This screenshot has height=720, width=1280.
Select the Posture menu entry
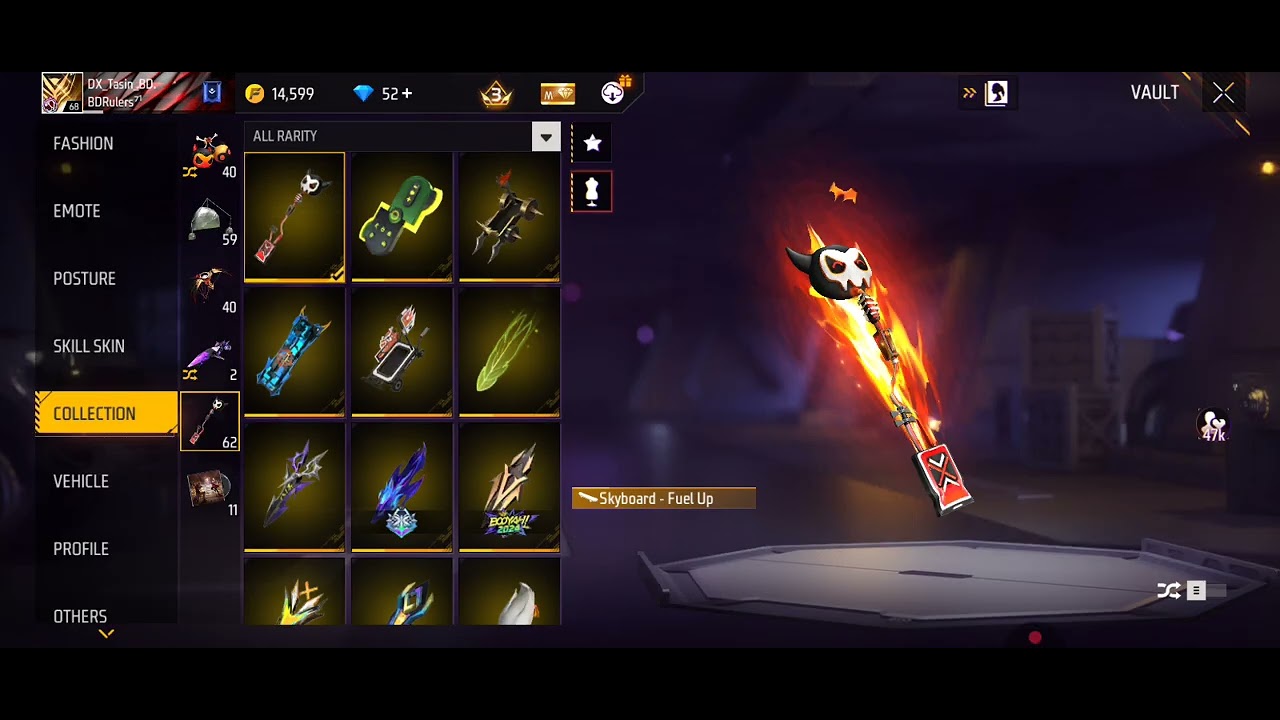[x=84, y=279]
